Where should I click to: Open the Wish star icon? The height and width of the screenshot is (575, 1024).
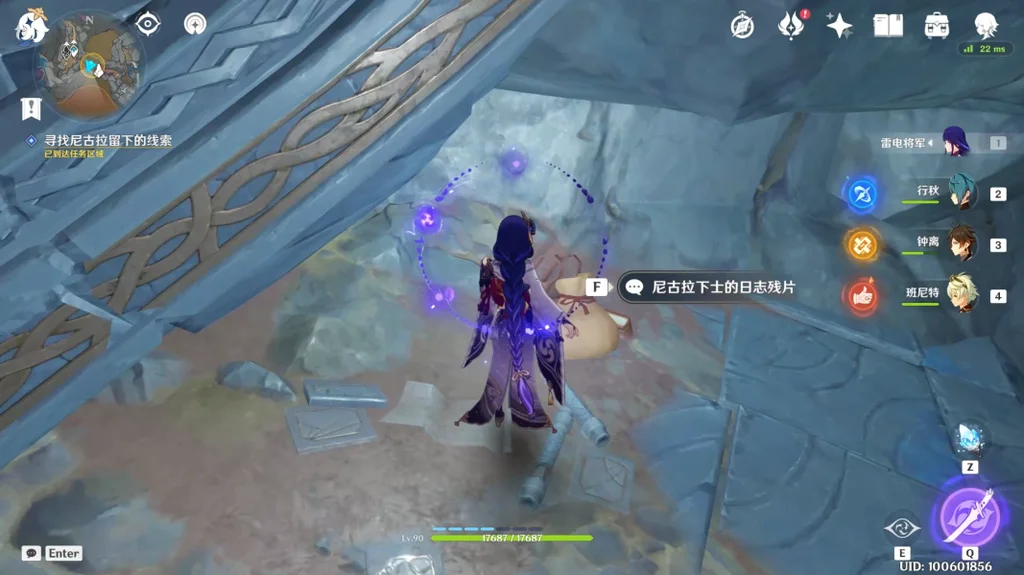tap(839, 26)
